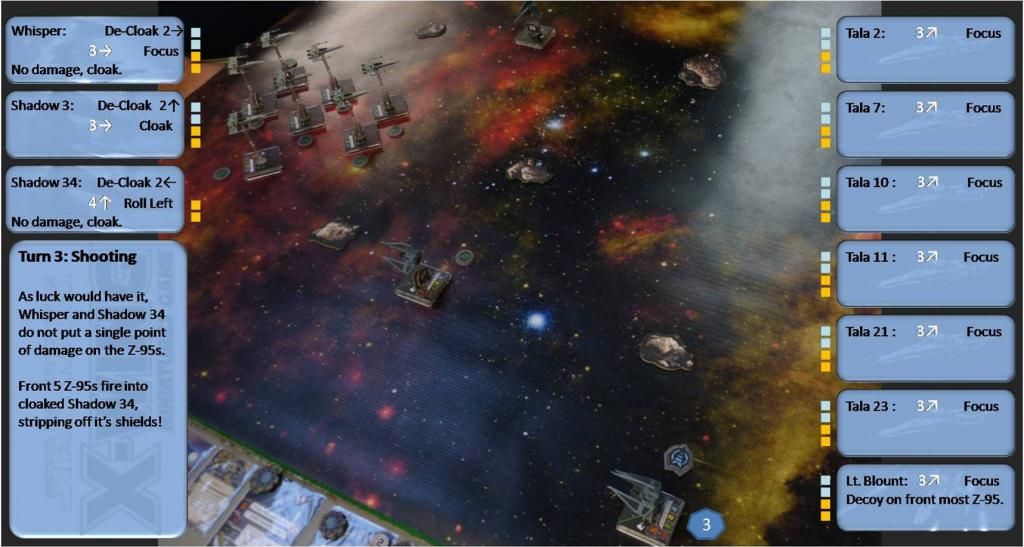
Task: Select the Tala 10 ship panel
Action: (925, 198)
